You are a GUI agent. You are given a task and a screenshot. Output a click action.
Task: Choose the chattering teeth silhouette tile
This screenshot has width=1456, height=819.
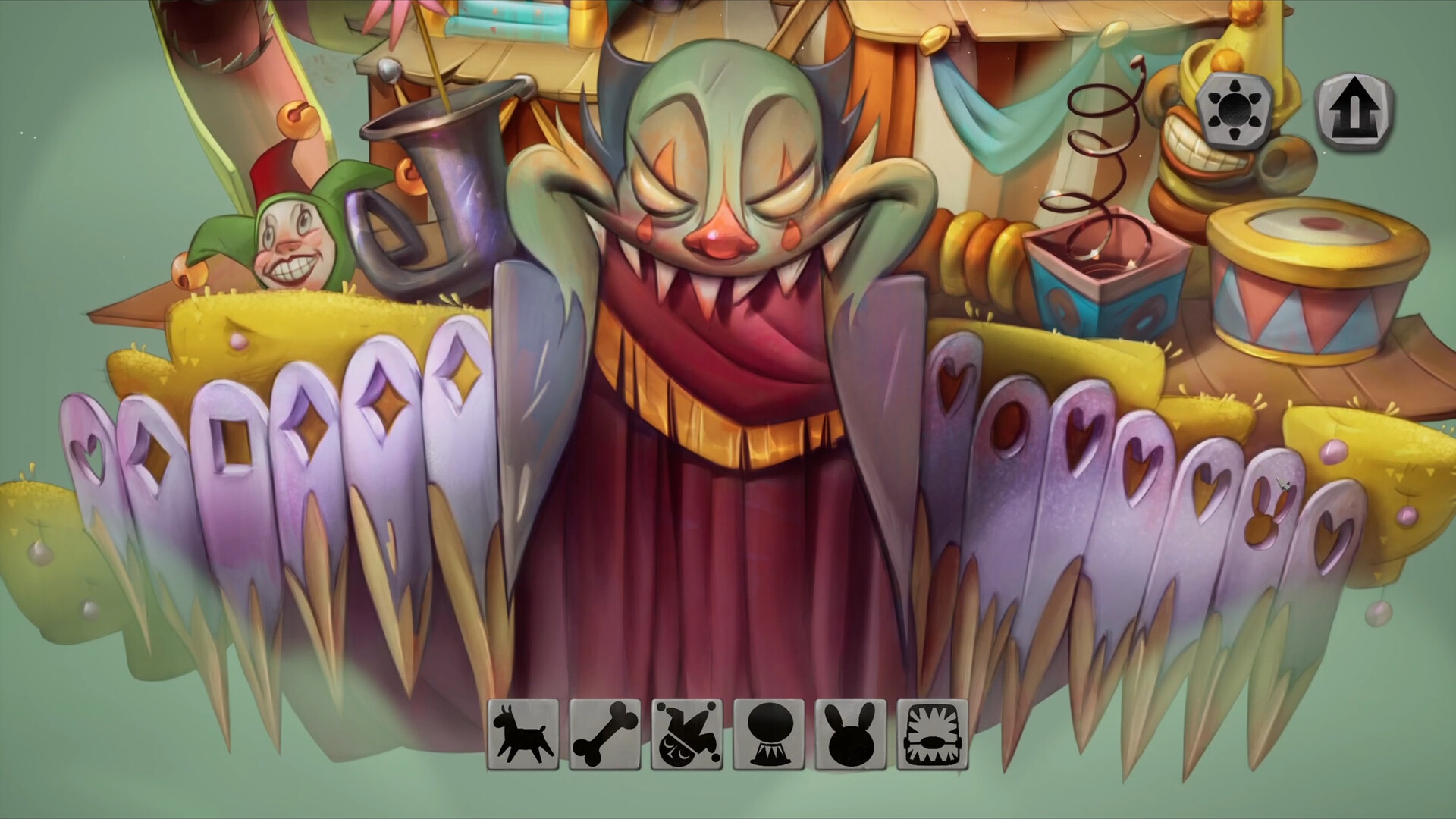click(933, 735)
